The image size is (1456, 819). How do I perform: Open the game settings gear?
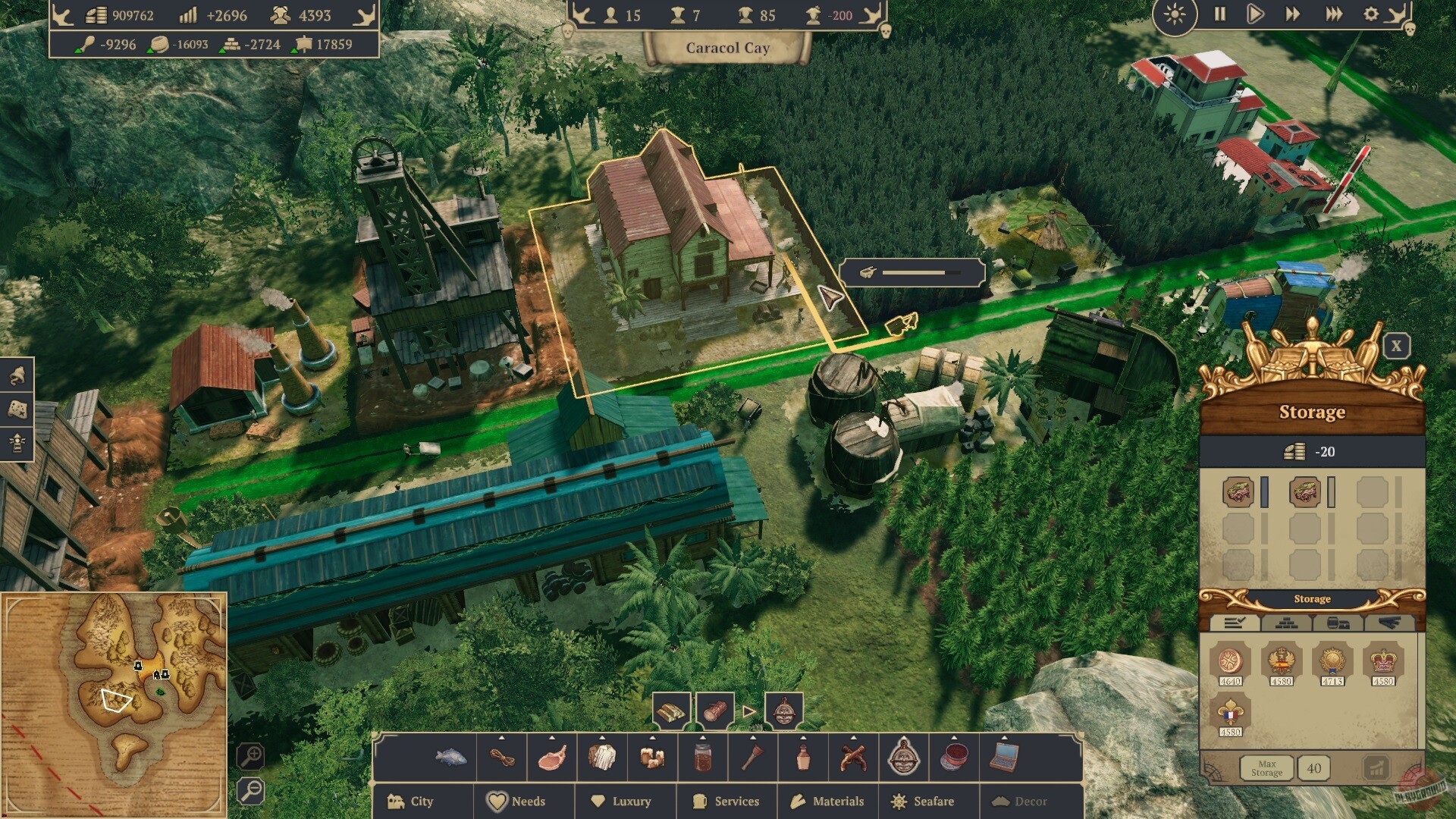coord(1371,14)
